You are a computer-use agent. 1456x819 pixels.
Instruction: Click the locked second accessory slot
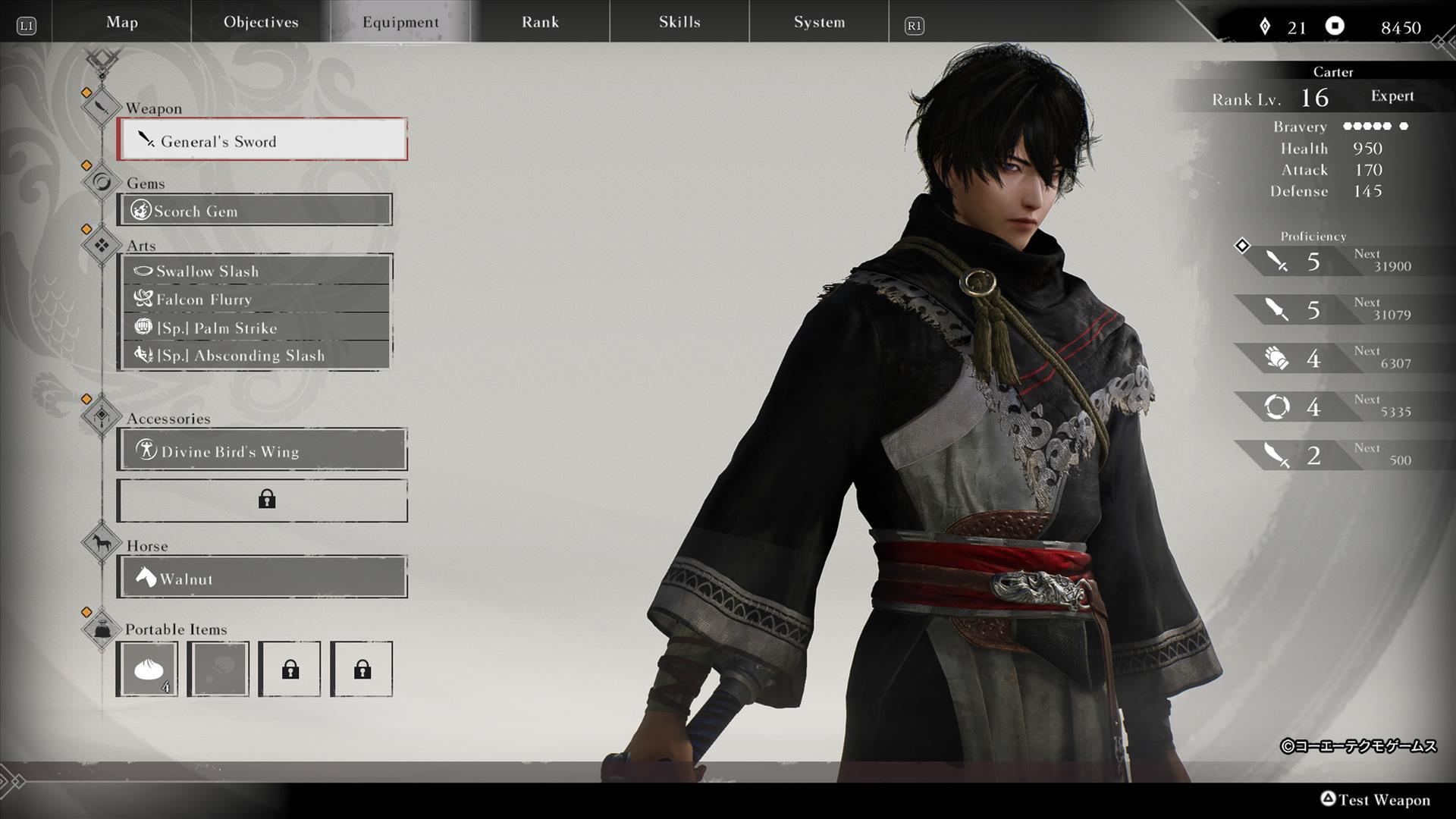click(262, 500)
